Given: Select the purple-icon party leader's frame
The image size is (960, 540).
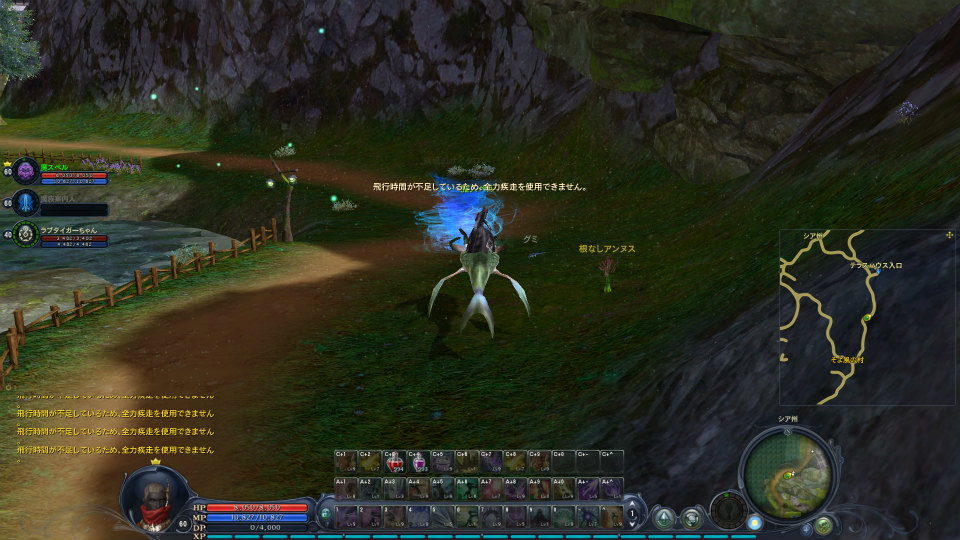Looking at the screenshot, I should (27, 171).
